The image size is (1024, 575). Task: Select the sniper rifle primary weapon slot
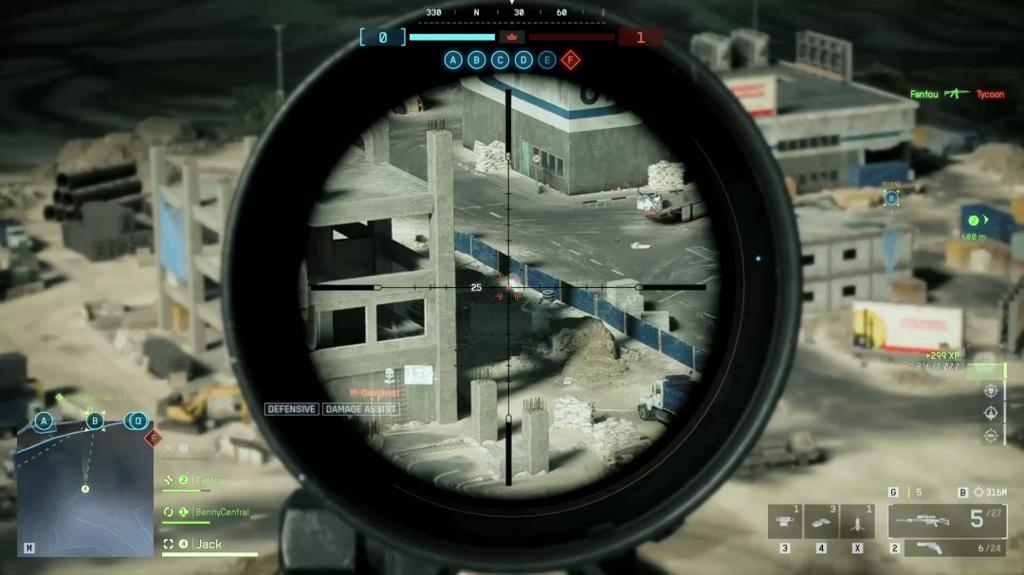(x=947, y=521)
